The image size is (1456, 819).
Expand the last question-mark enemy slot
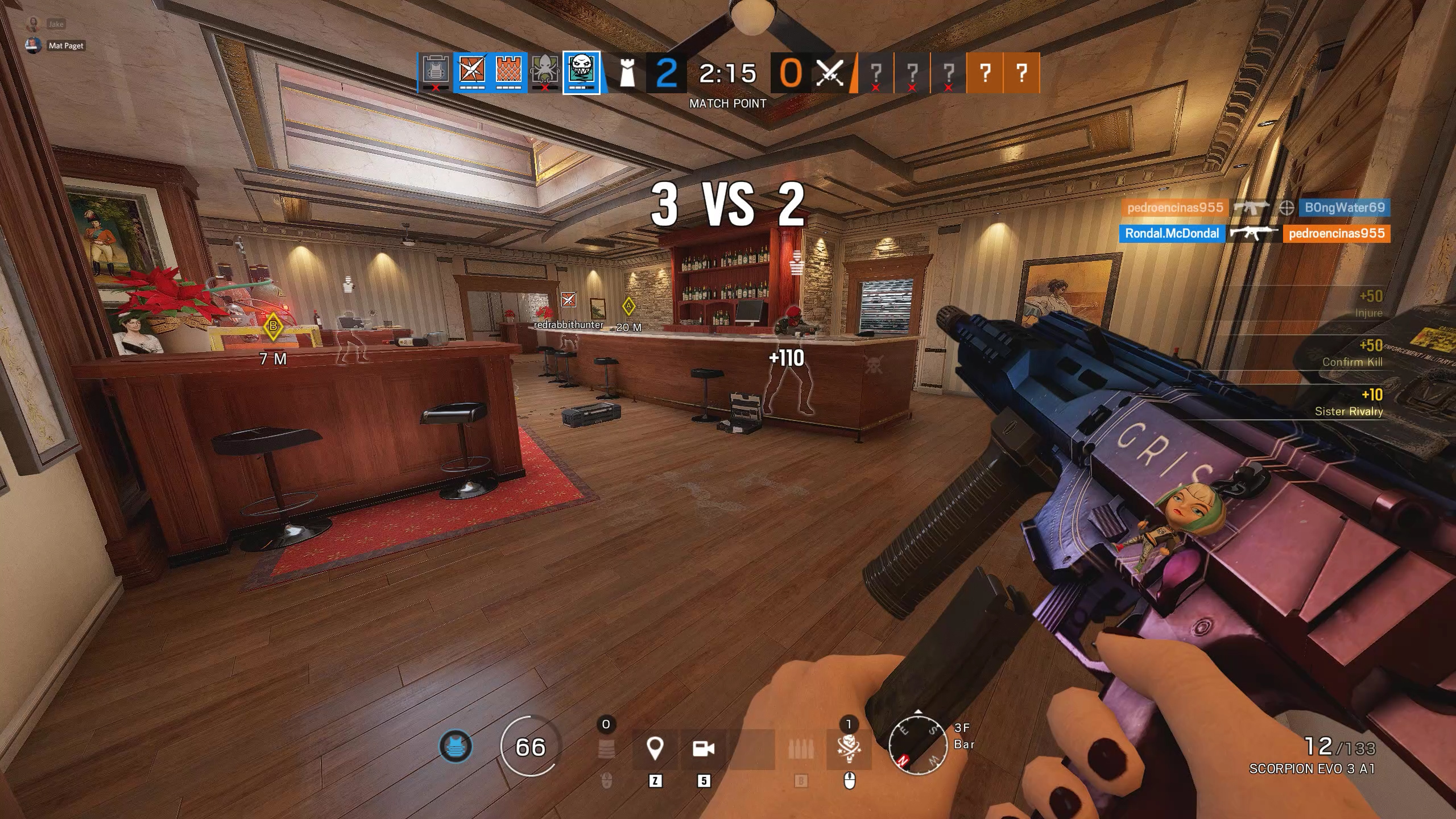1022,74
